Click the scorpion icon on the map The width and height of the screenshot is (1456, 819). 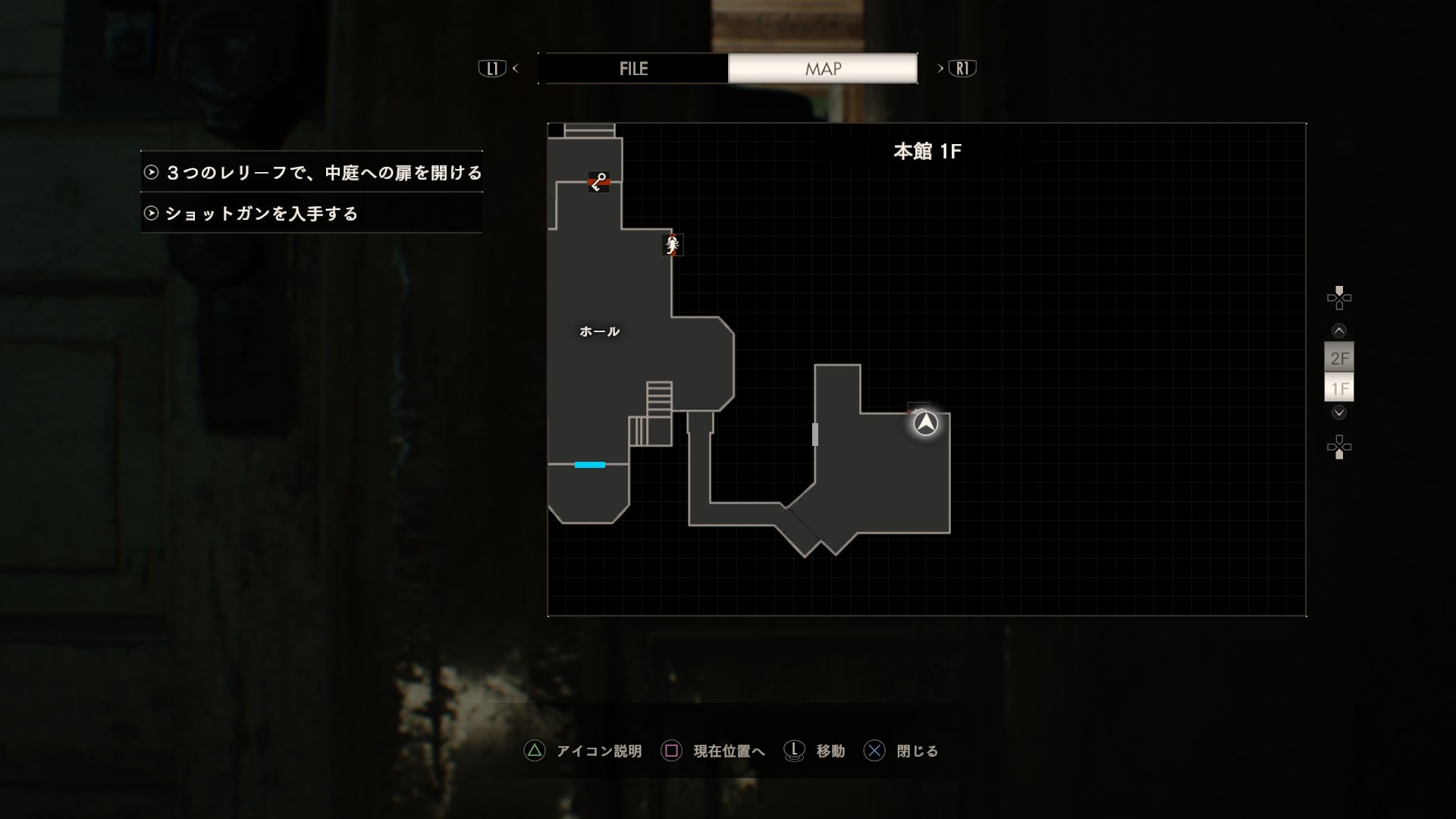pos(672,245)
